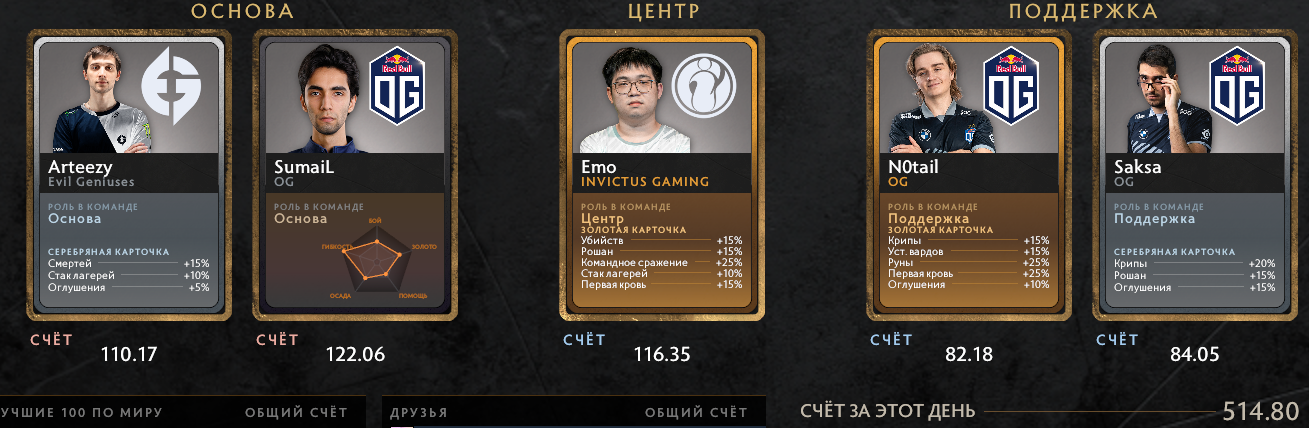Viewport: 1309px width, 428px height.
Task: Open the Emo Invictus Gaming card
Action: [660, 175]
